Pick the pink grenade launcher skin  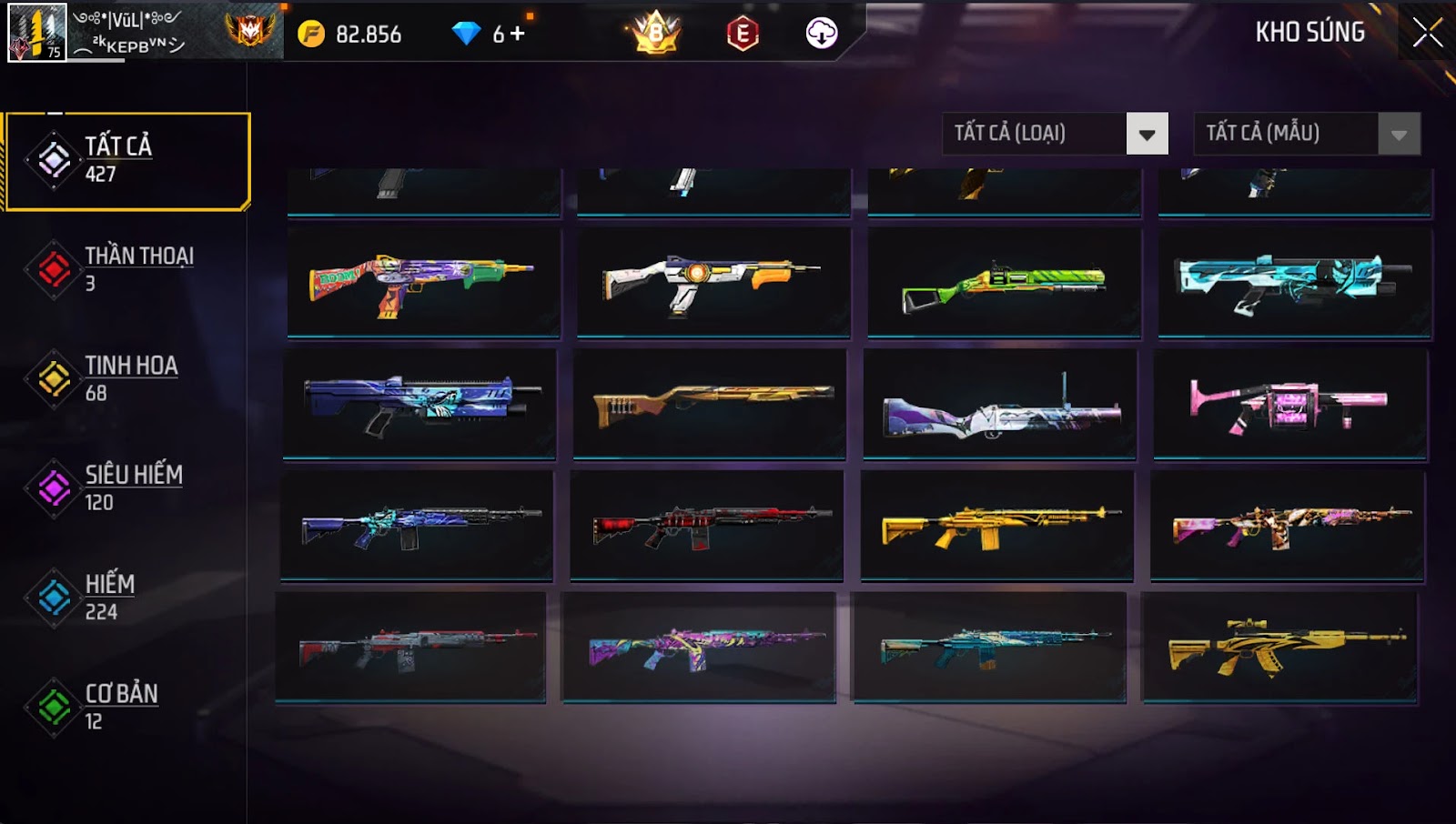(x=1289, y=405)
